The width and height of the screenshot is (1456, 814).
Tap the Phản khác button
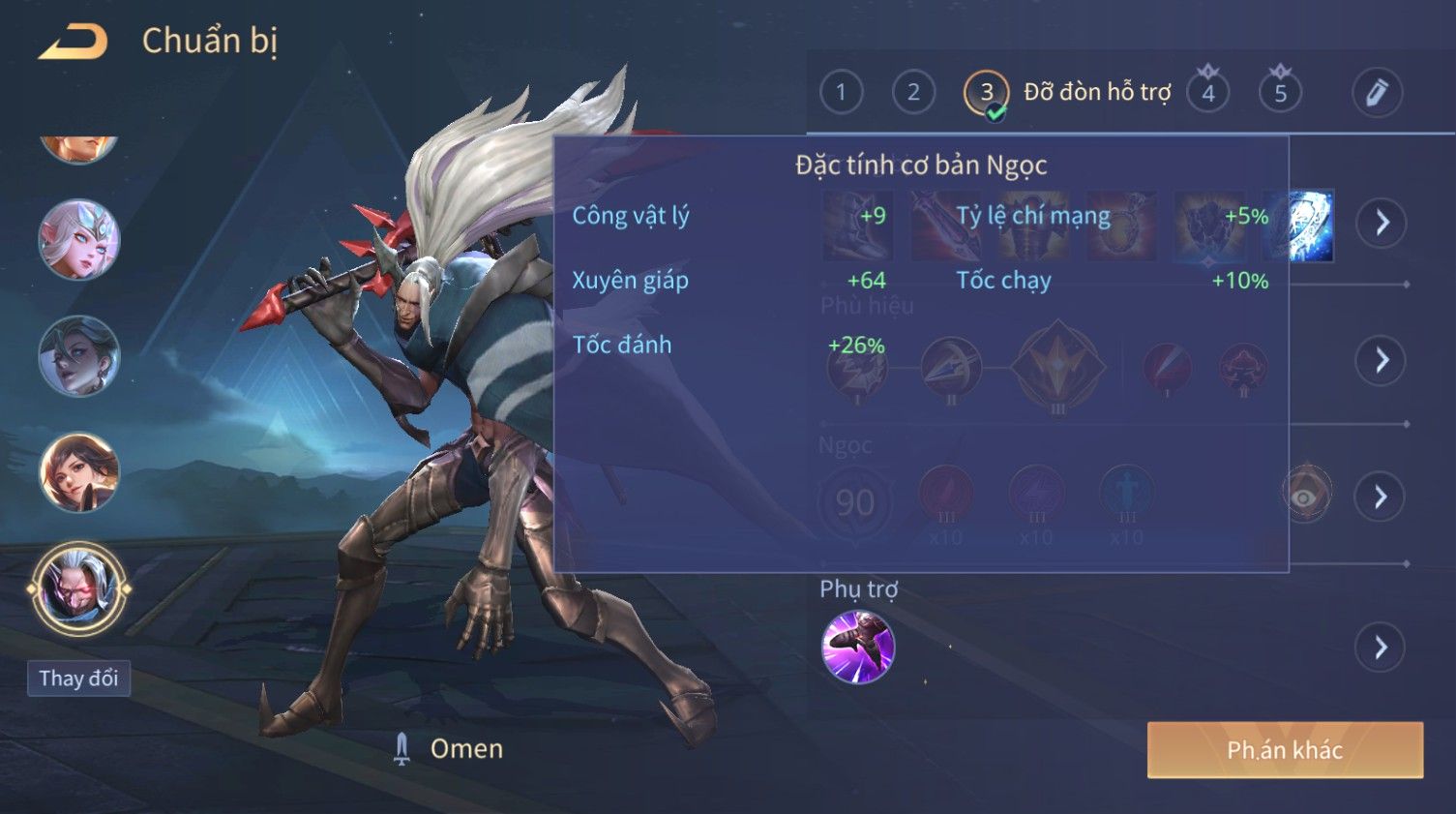click(x=1284, y=750)
